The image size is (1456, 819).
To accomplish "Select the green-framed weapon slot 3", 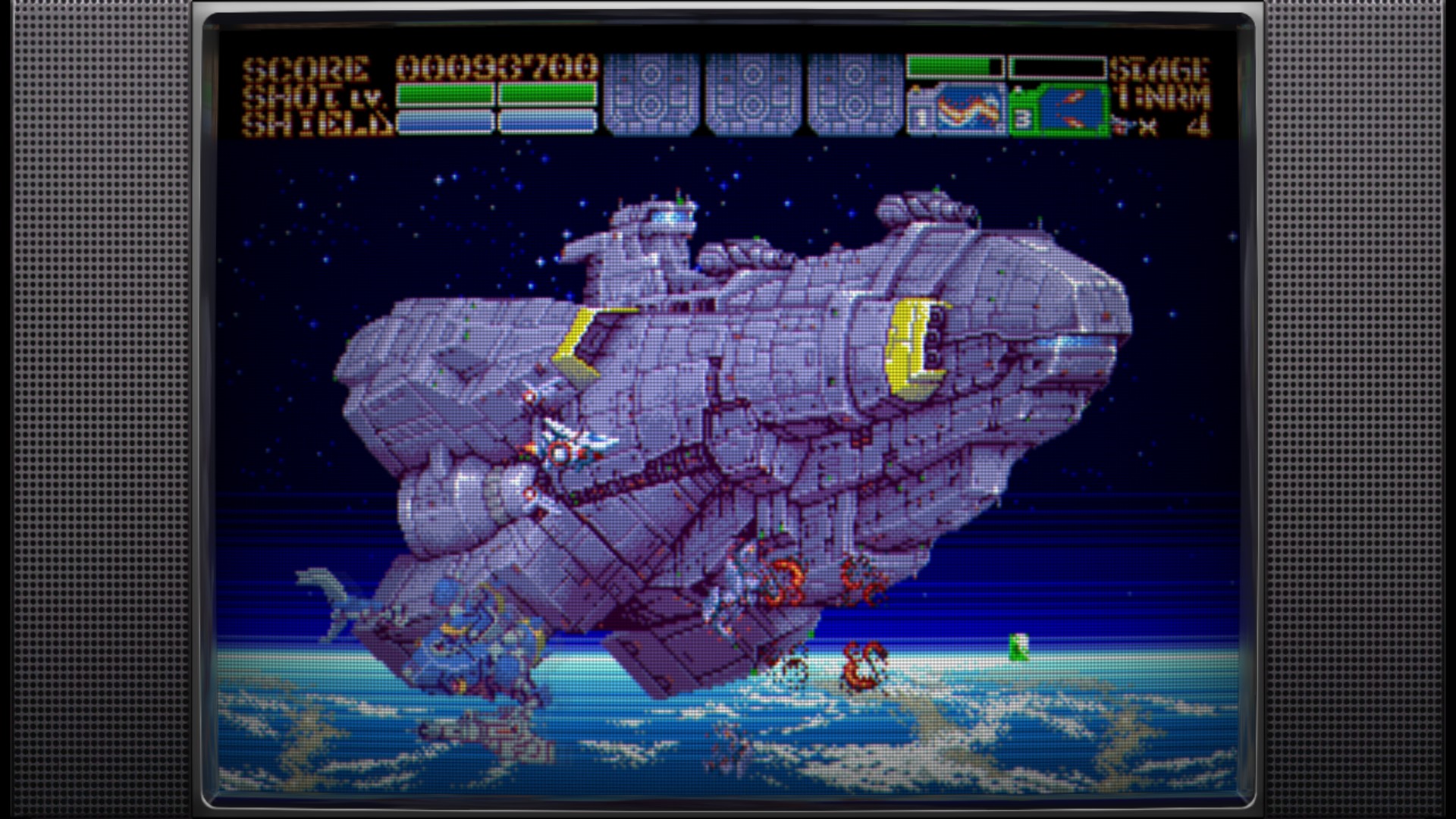I will pyautogui.click(x=1059, y=111).
